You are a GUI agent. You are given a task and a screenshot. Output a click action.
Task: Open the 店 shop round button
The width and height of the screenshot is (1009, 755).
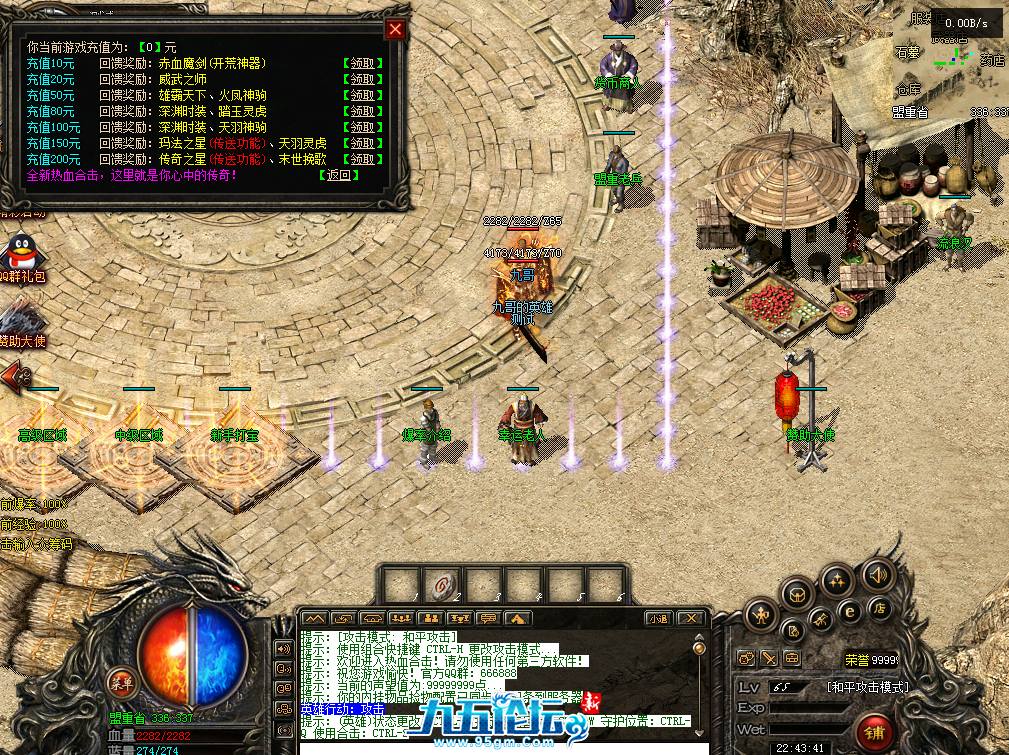[881, 607]
